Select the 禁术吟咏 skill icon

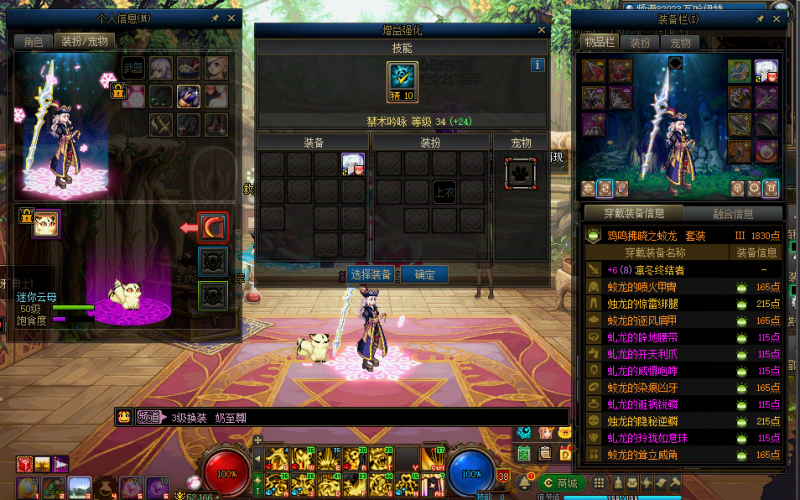401,78
